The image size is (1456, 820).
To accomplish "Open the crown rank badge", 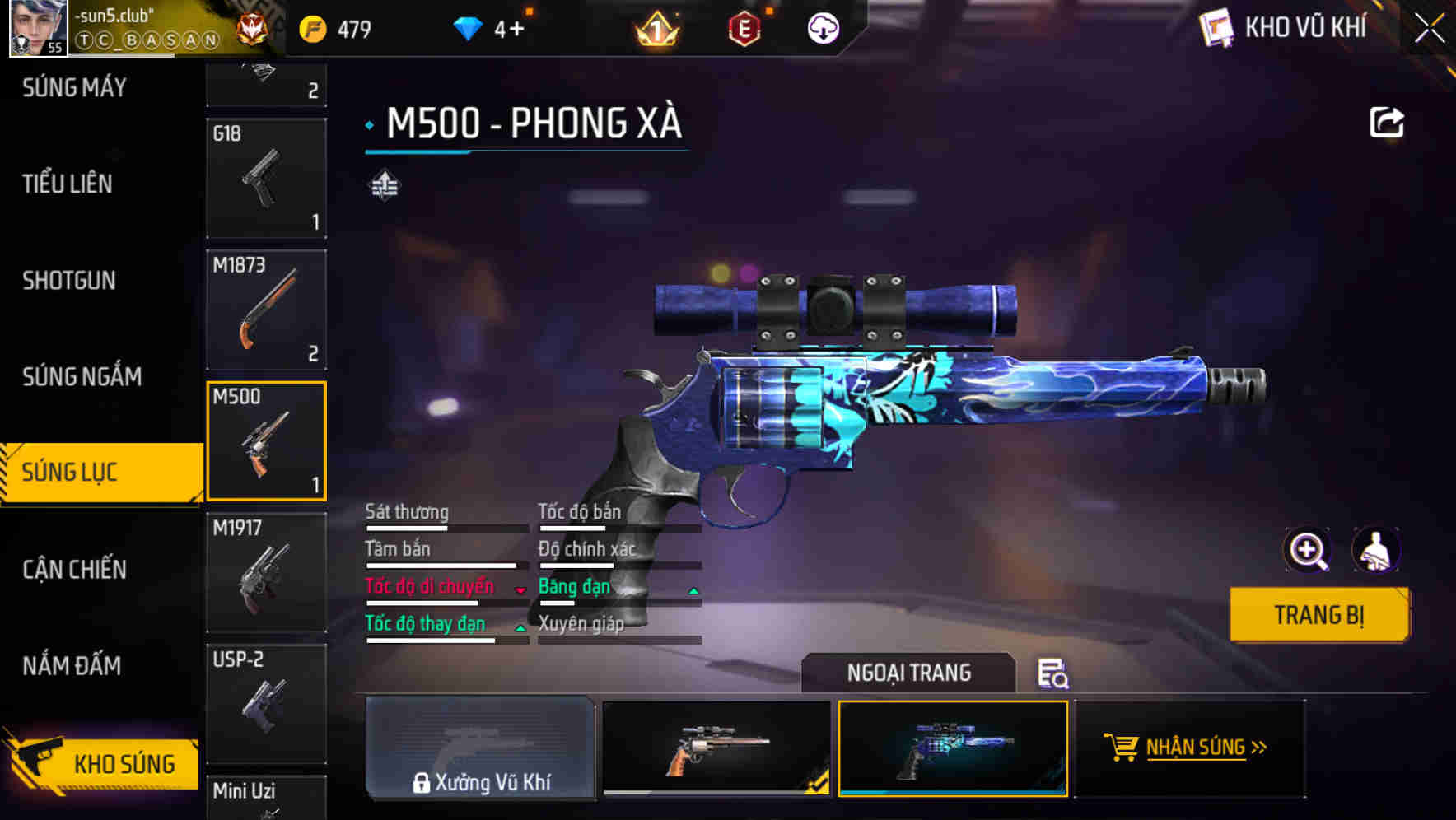I will click(653, 30).
